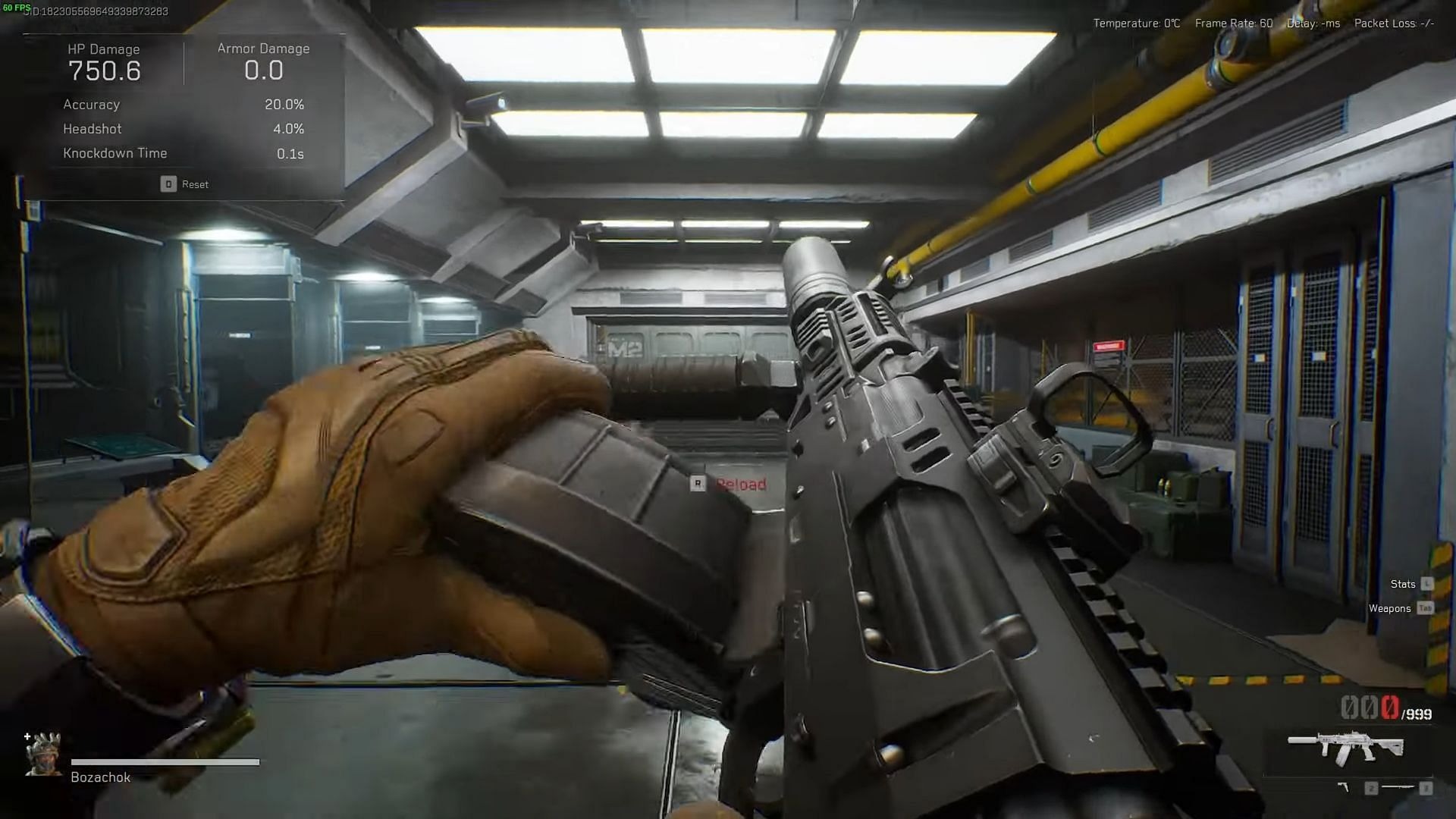Click the Reload prompt text

[739, 484]
